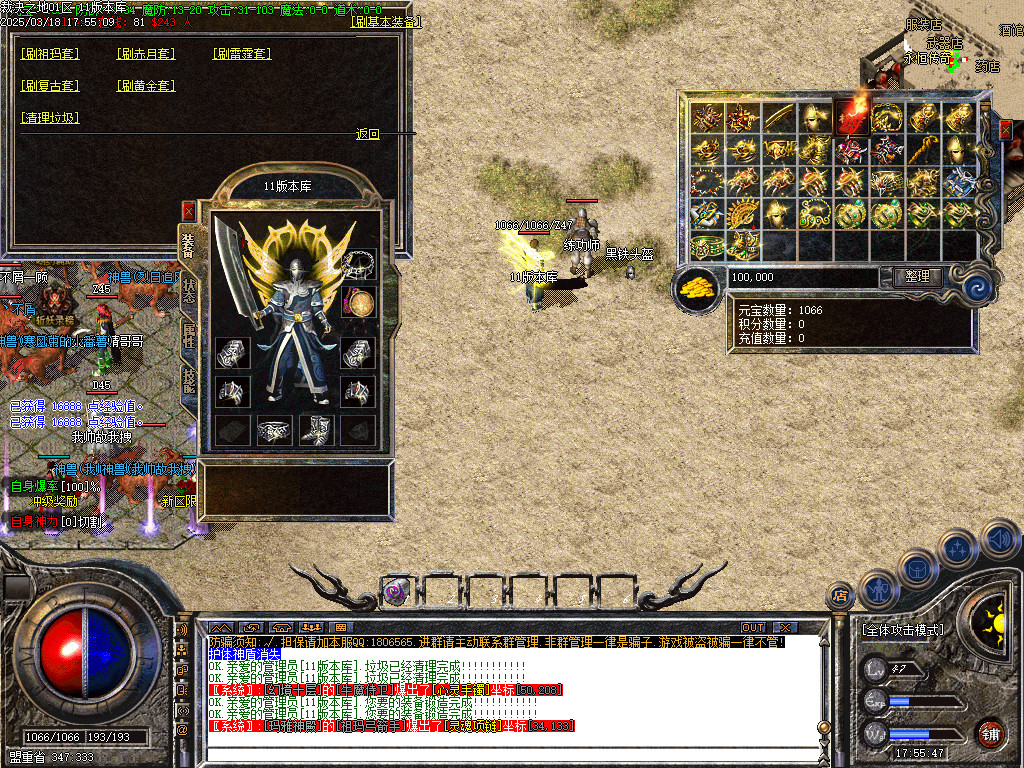Choose the 刷复古套 option
Screen dimensions: 1024x768
(x=50, y=86)
